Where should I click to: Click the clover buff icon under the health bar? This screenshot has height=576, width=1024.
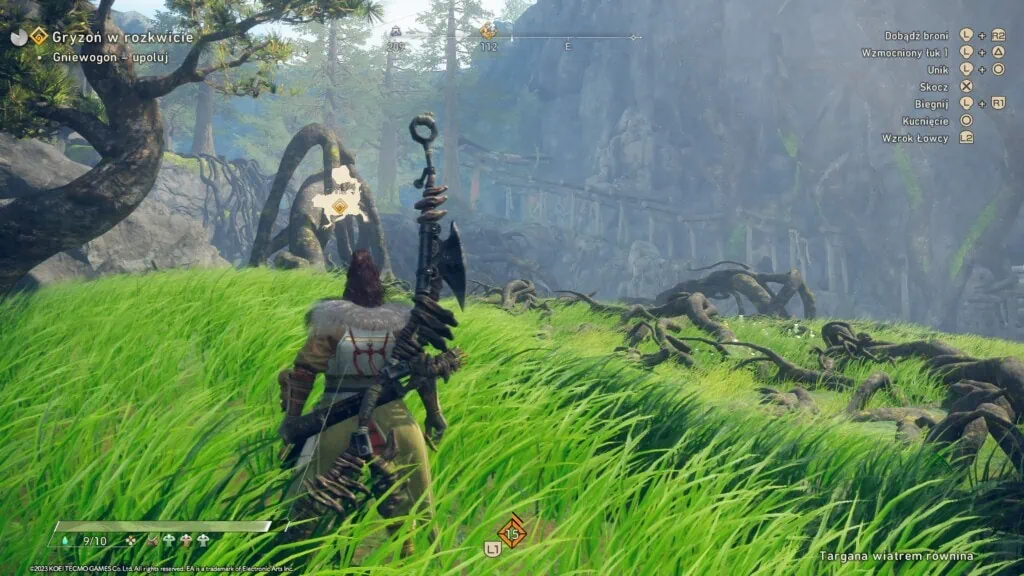pos(130,541)
